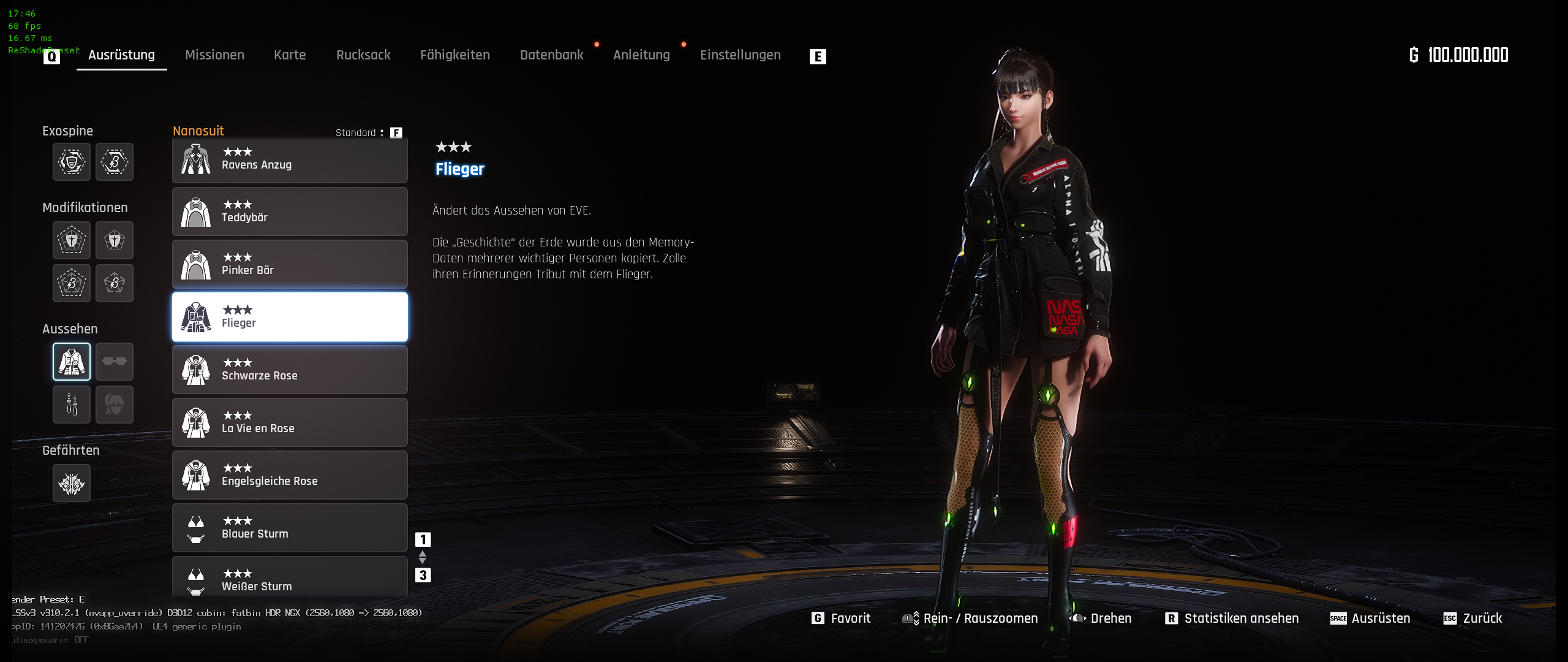Open the Datenbank tab
Viewport: 1568px width, 662px height.
(x=551, y=55)
